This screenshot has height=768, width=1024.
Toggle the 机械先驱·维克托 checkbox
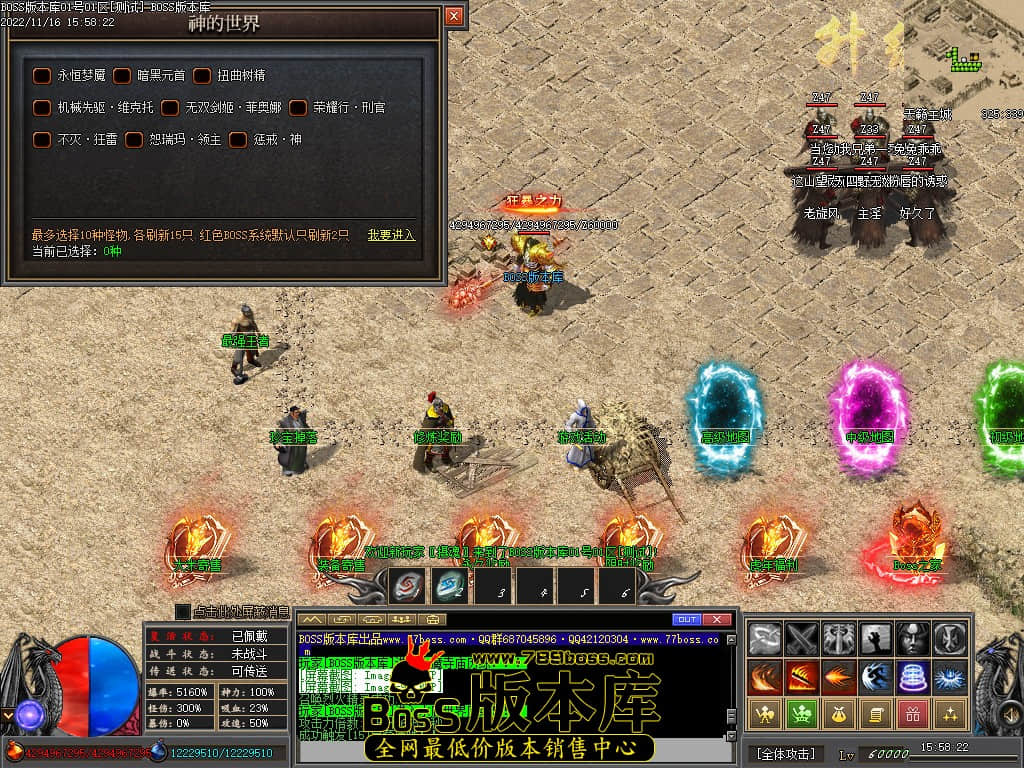tap(42, 107)
